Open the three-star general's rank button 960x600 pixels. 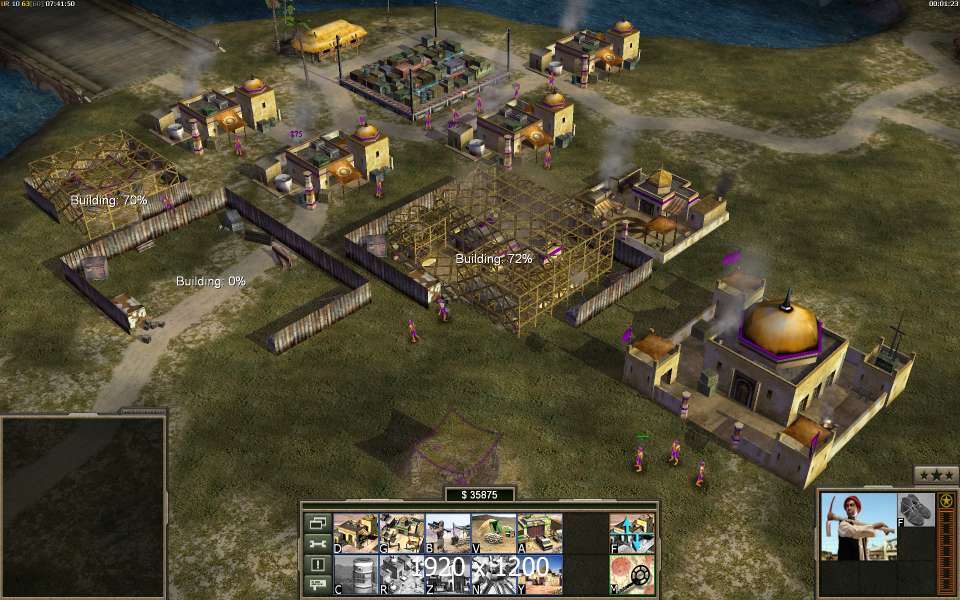(x=935, y=475)
